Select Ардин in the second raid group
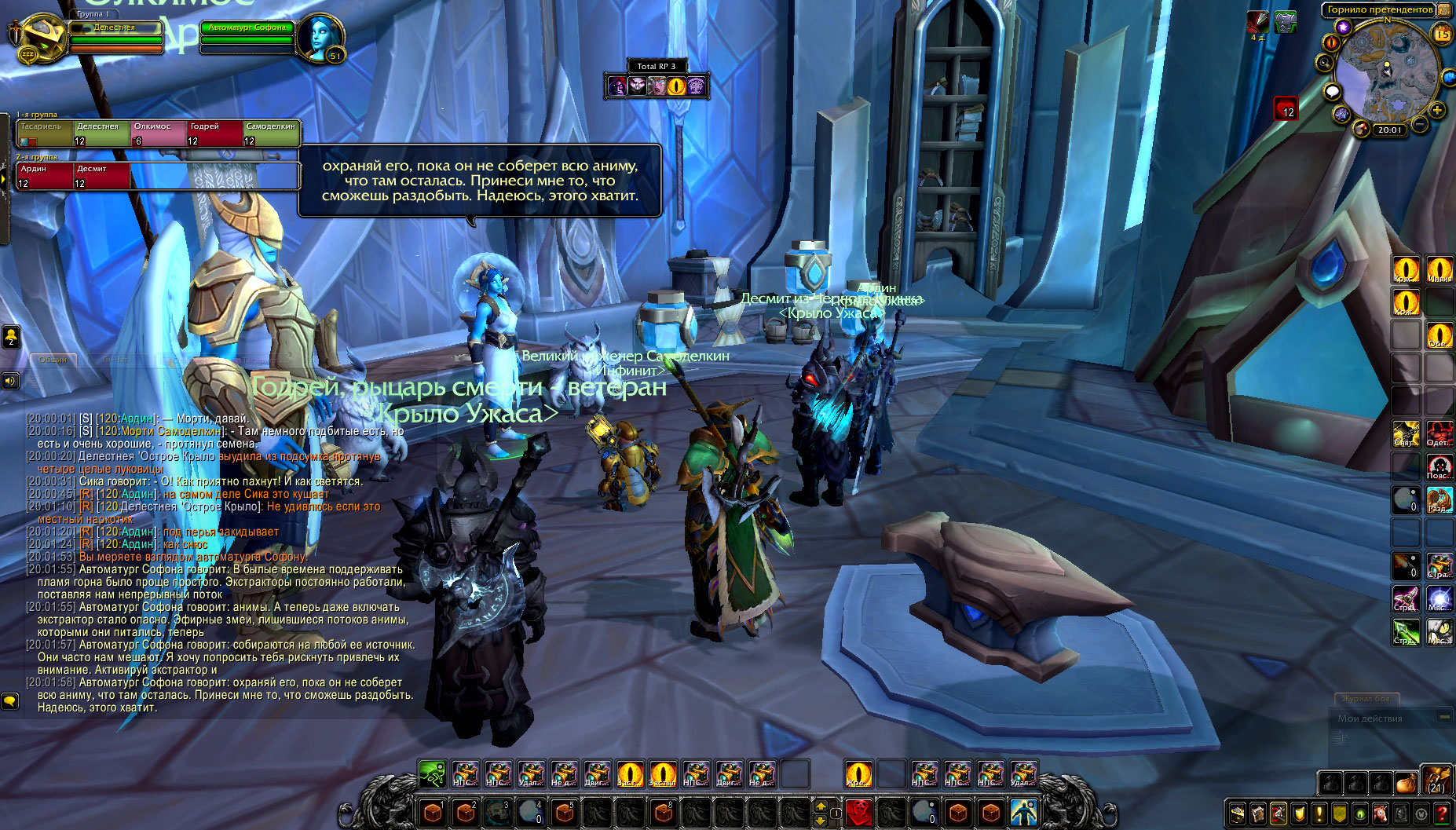Screen dimensions: 1456x830 pos(44,176)
